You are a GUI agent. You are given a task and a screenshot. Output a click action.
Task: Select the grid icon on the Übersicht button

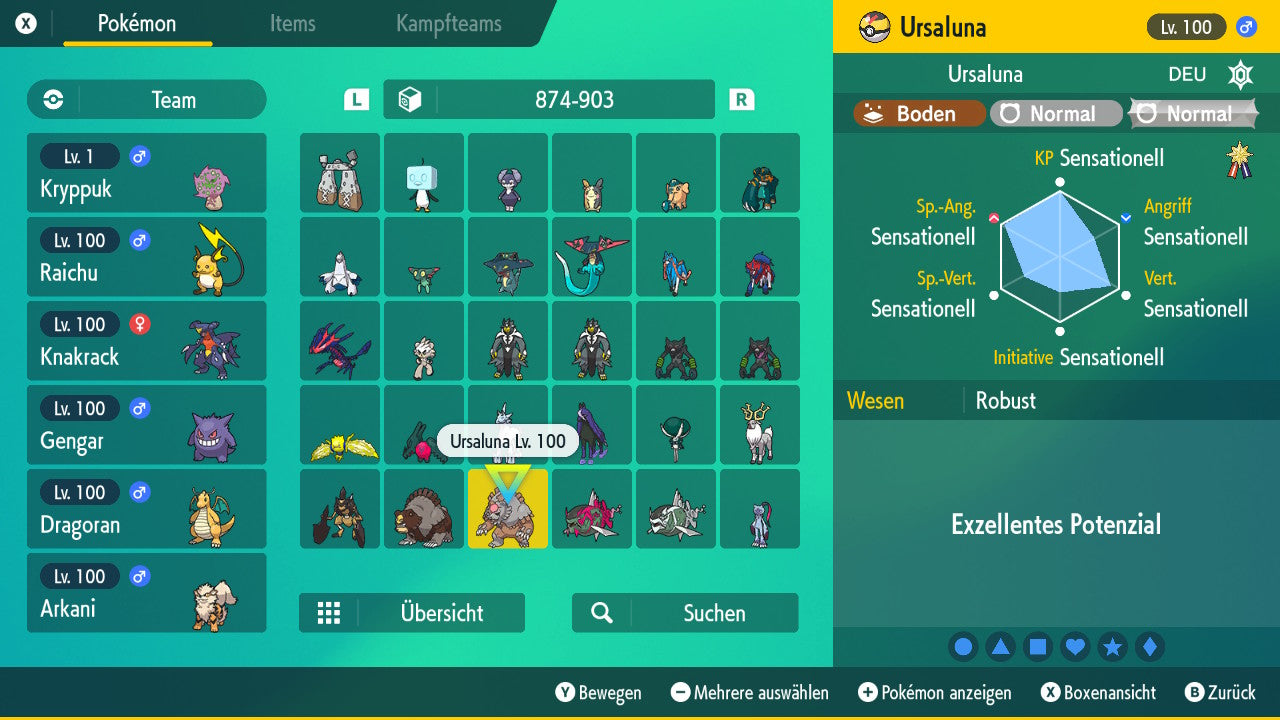(330, 613)
